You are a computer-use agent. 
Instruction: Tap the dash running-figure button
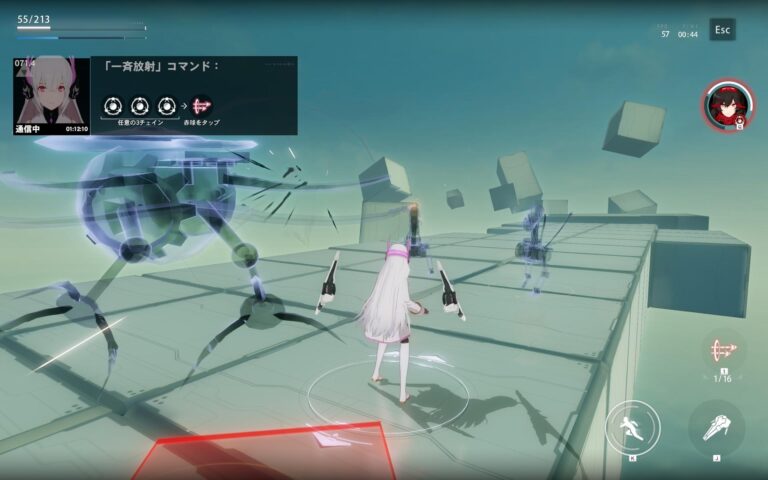click(632, 428)
